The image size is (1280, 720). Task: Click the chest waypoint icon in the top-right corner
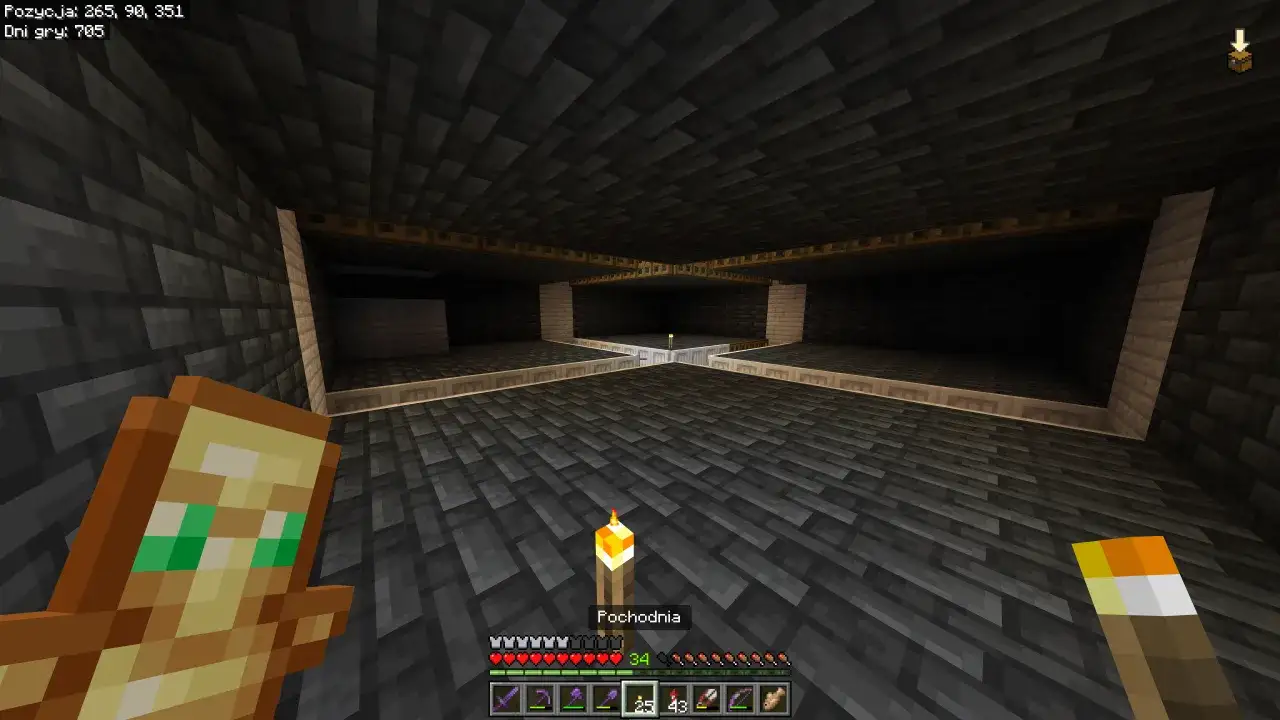[x=1239, y=62]
